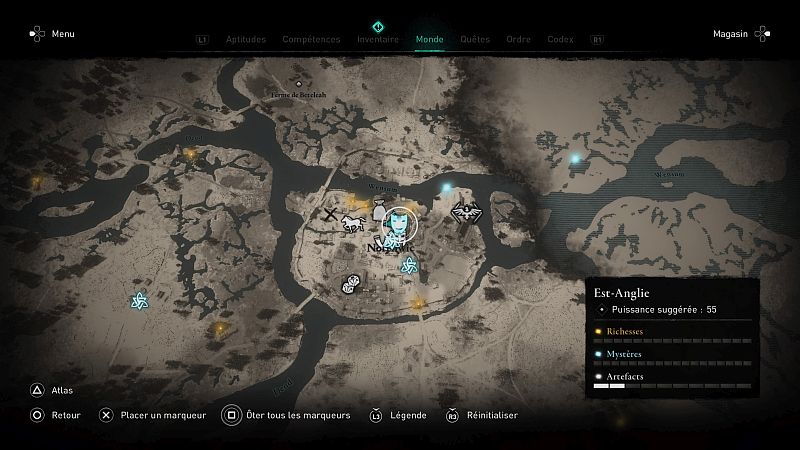Viewport: 800px width, 450px height.
Task: Select Richesses in the Est-Anglie panel
Action: [624, 331]
